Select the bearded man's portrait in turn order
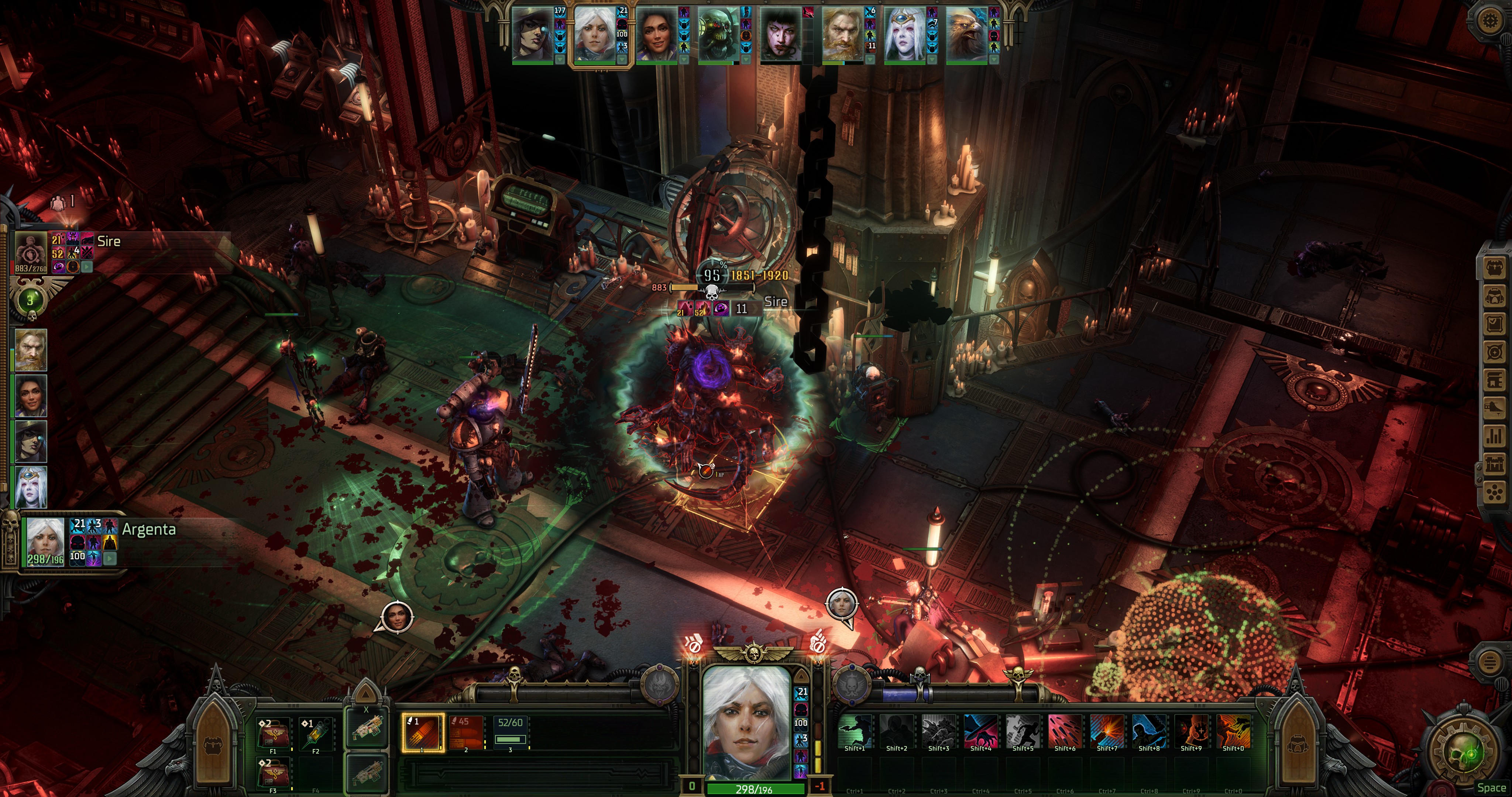Screen dimensions: 1512x797 coord(843,34)
